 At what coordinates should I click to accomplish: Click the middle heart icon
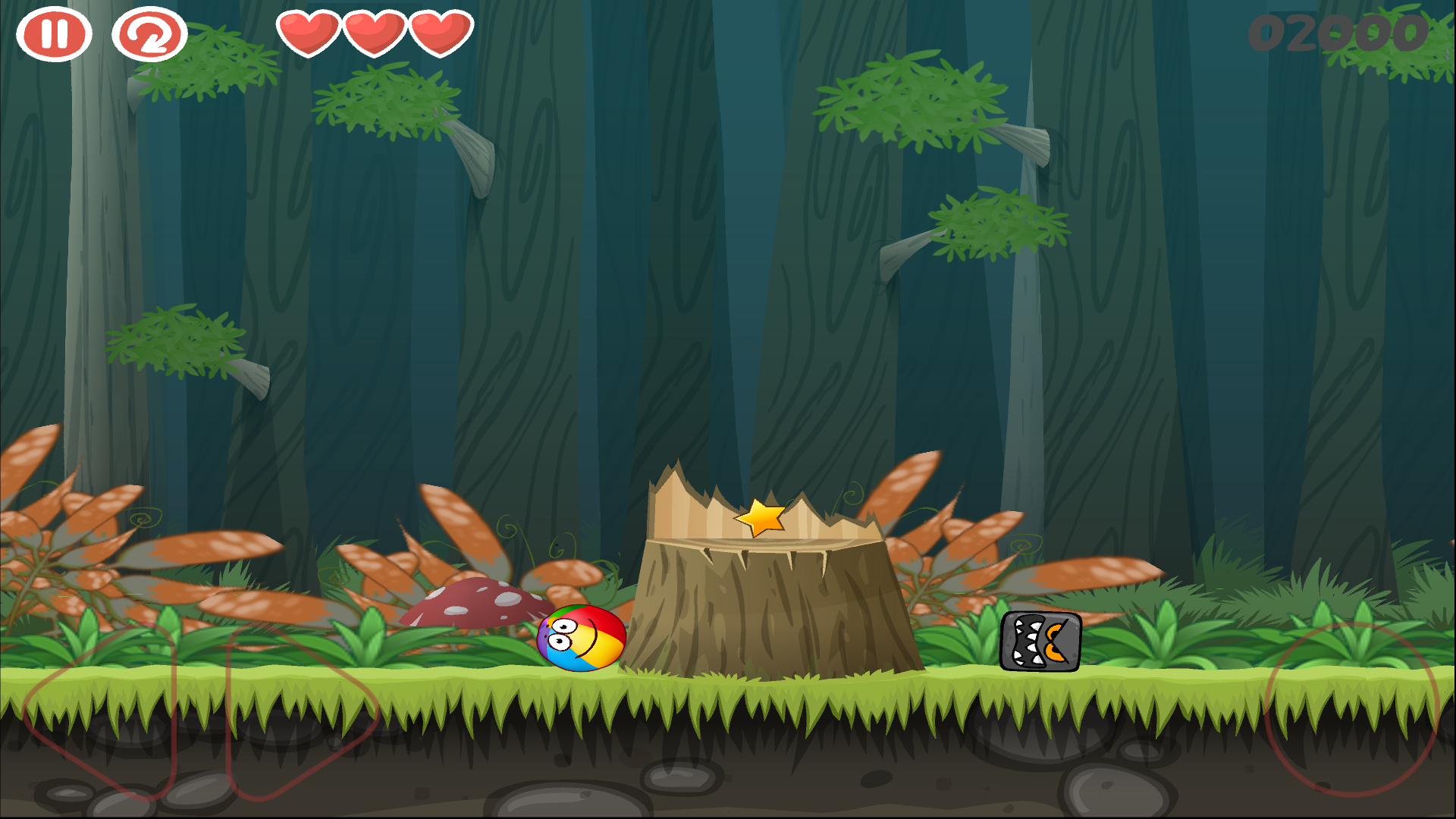[x=374, y=34]
